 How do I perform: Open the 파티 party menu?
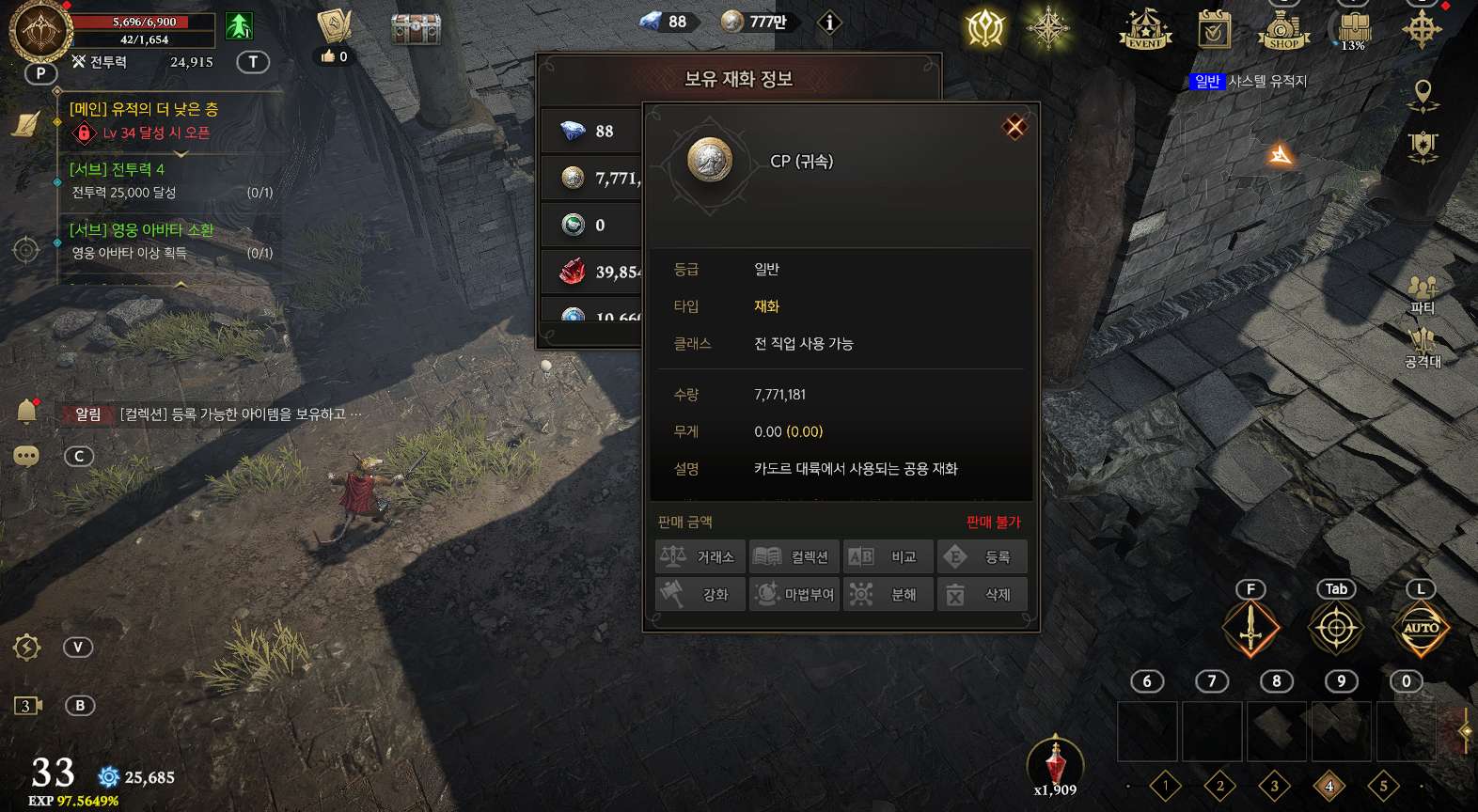click(x=1423, y=293)
